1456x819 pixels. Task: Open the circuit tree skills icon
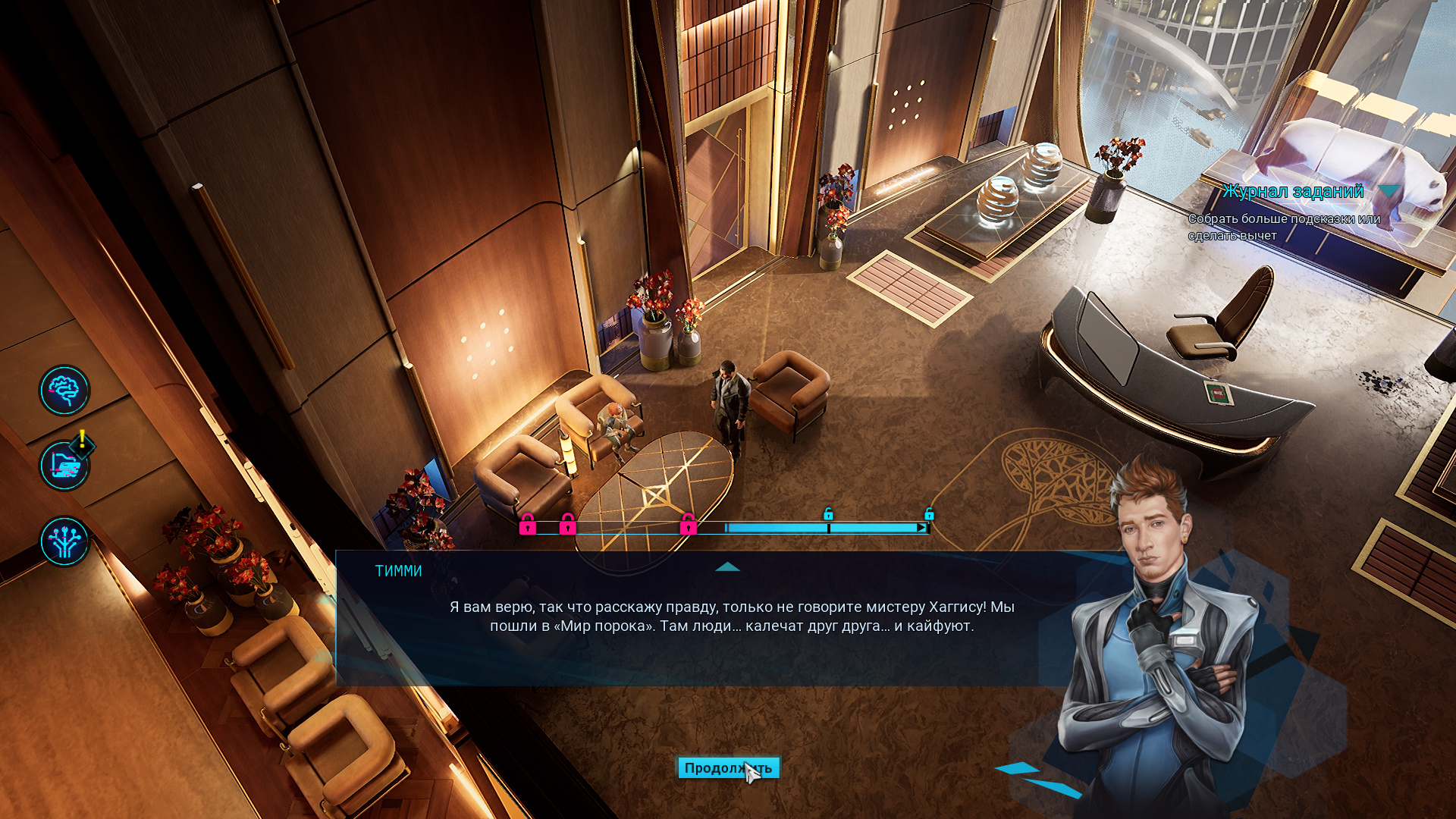64,541
